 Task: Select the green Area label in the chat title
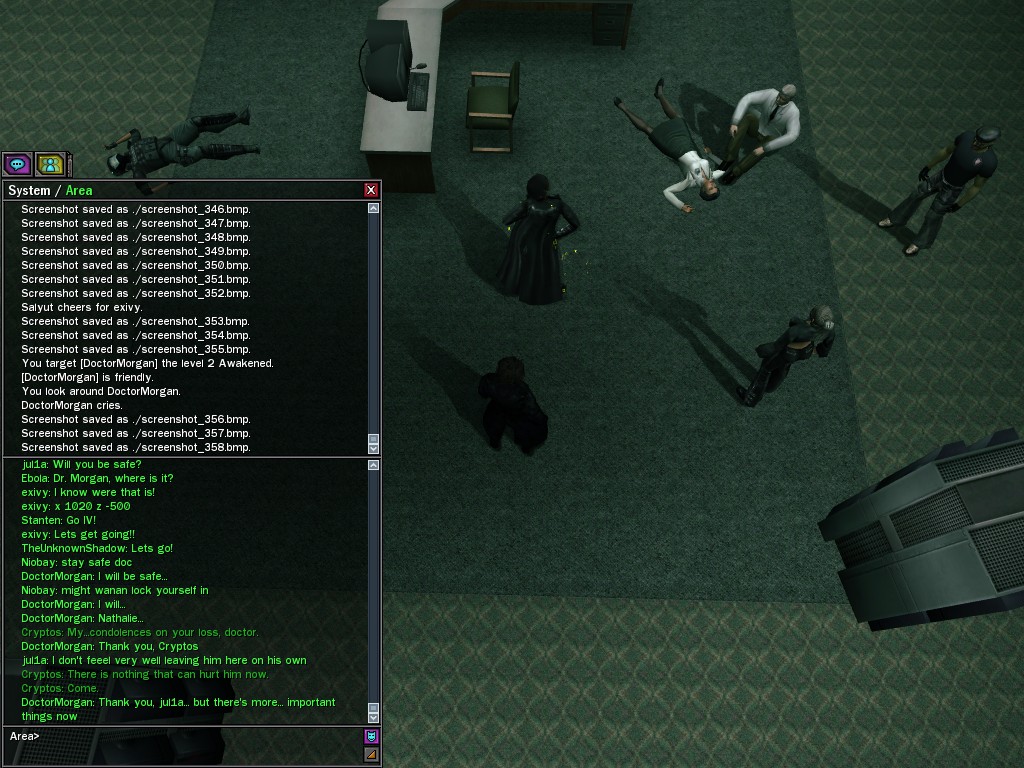point(79,190)
